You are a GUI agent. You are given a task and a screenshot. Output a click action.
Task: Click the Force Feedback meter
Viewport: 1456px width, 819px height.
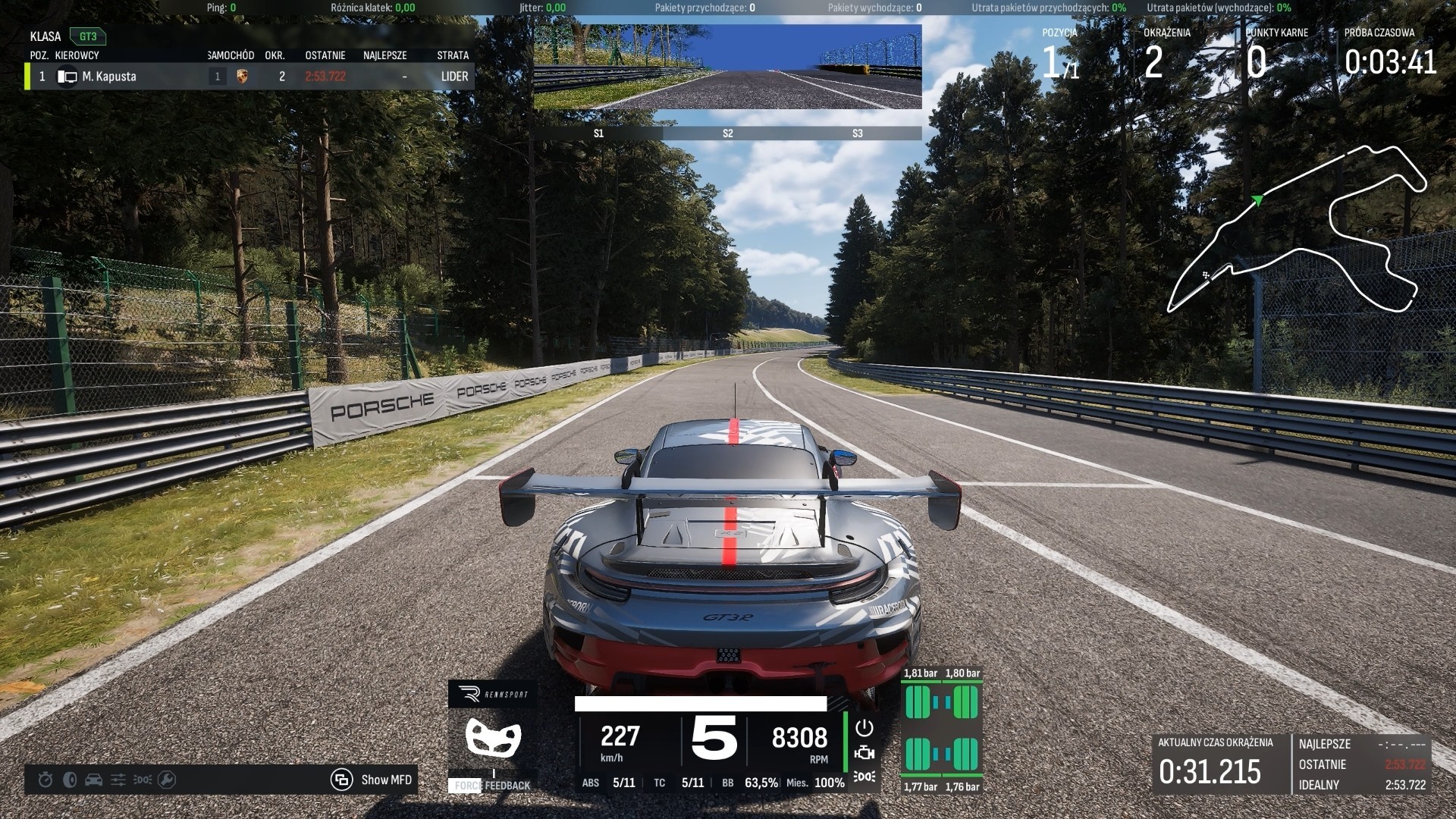[x=493, y=785]
